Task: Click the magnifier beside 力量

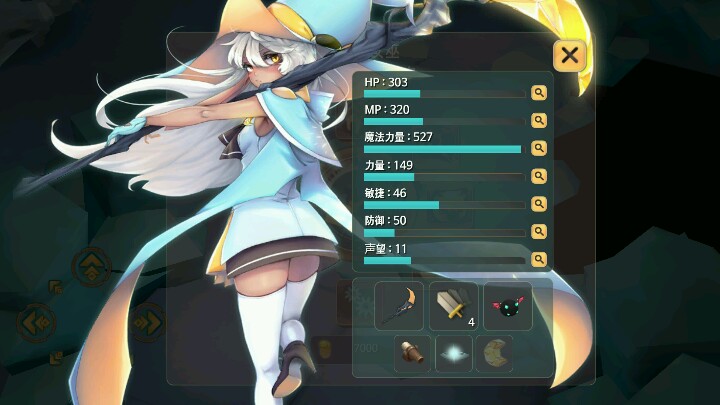Action: 539,176
